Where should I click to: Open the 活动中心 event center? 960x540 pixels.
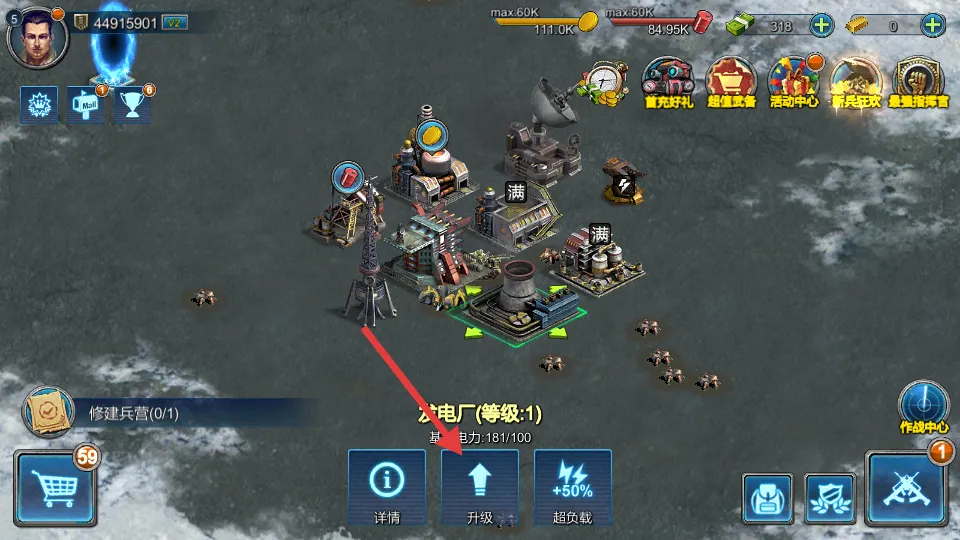tap(794, 82)
